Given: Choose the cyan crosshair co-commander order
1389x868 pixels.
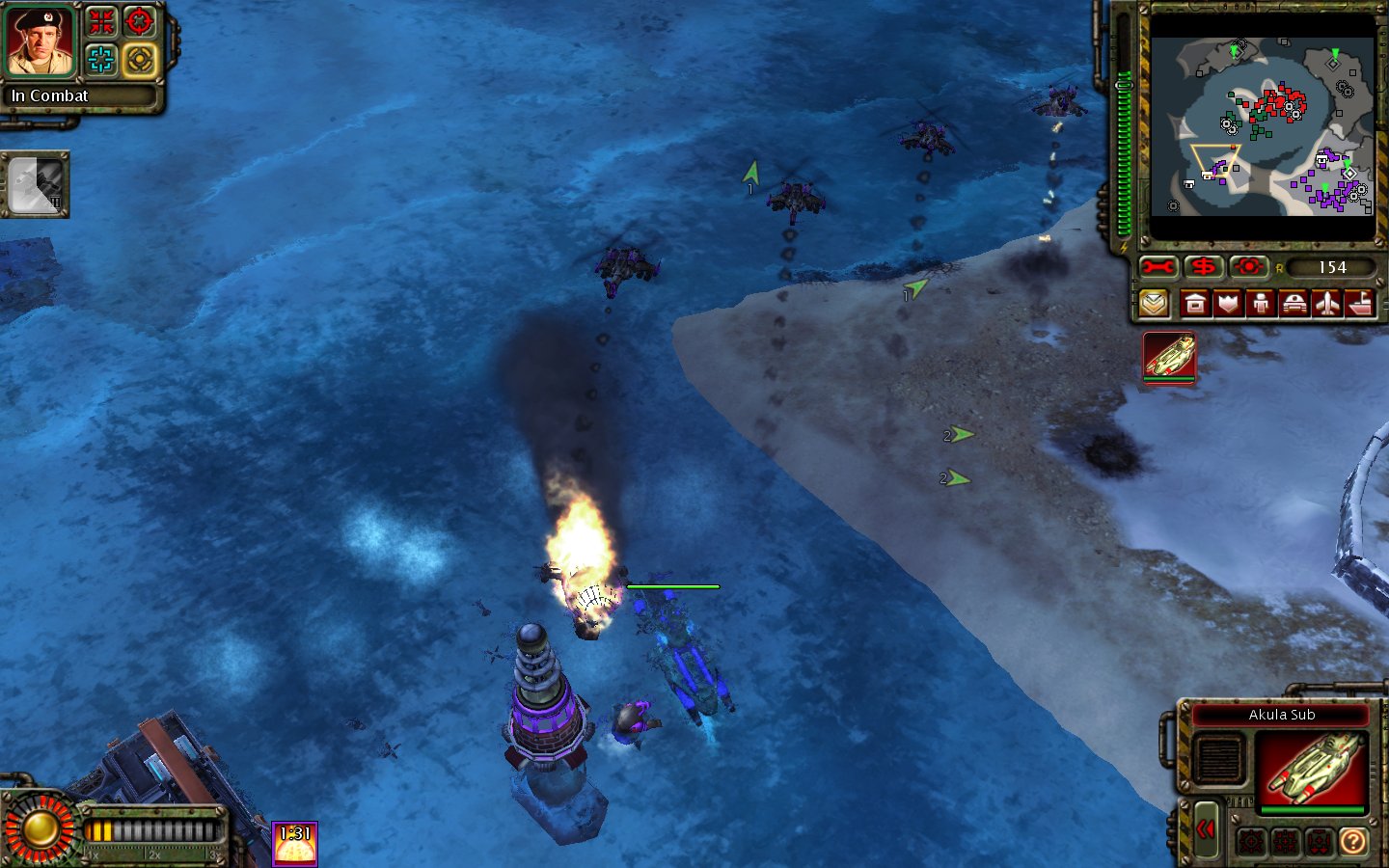Looking at the screenshot, I should click(x=101, y=60).
